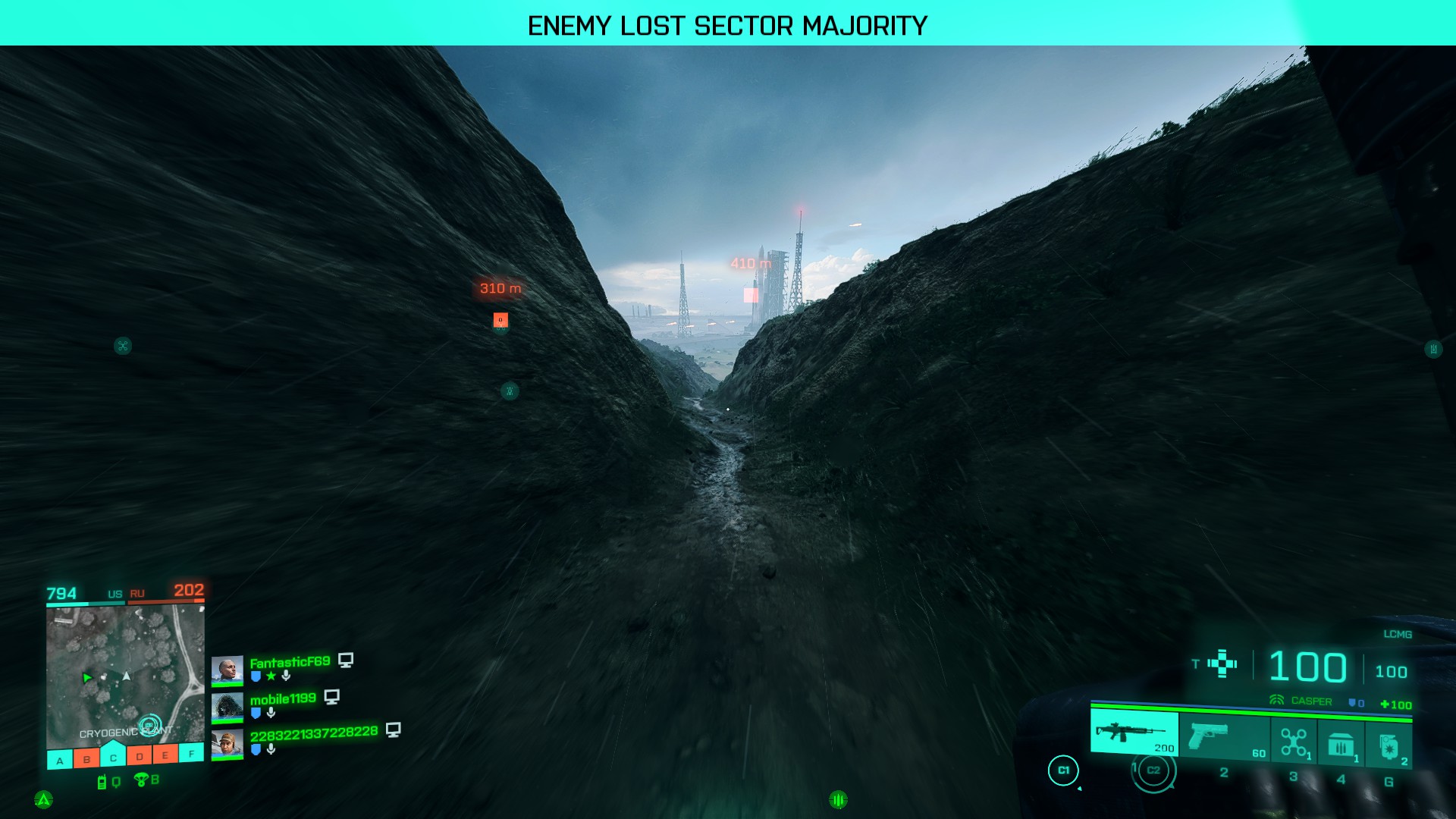
Task: Select objective A on the sector bar
Action: [60, 760]
